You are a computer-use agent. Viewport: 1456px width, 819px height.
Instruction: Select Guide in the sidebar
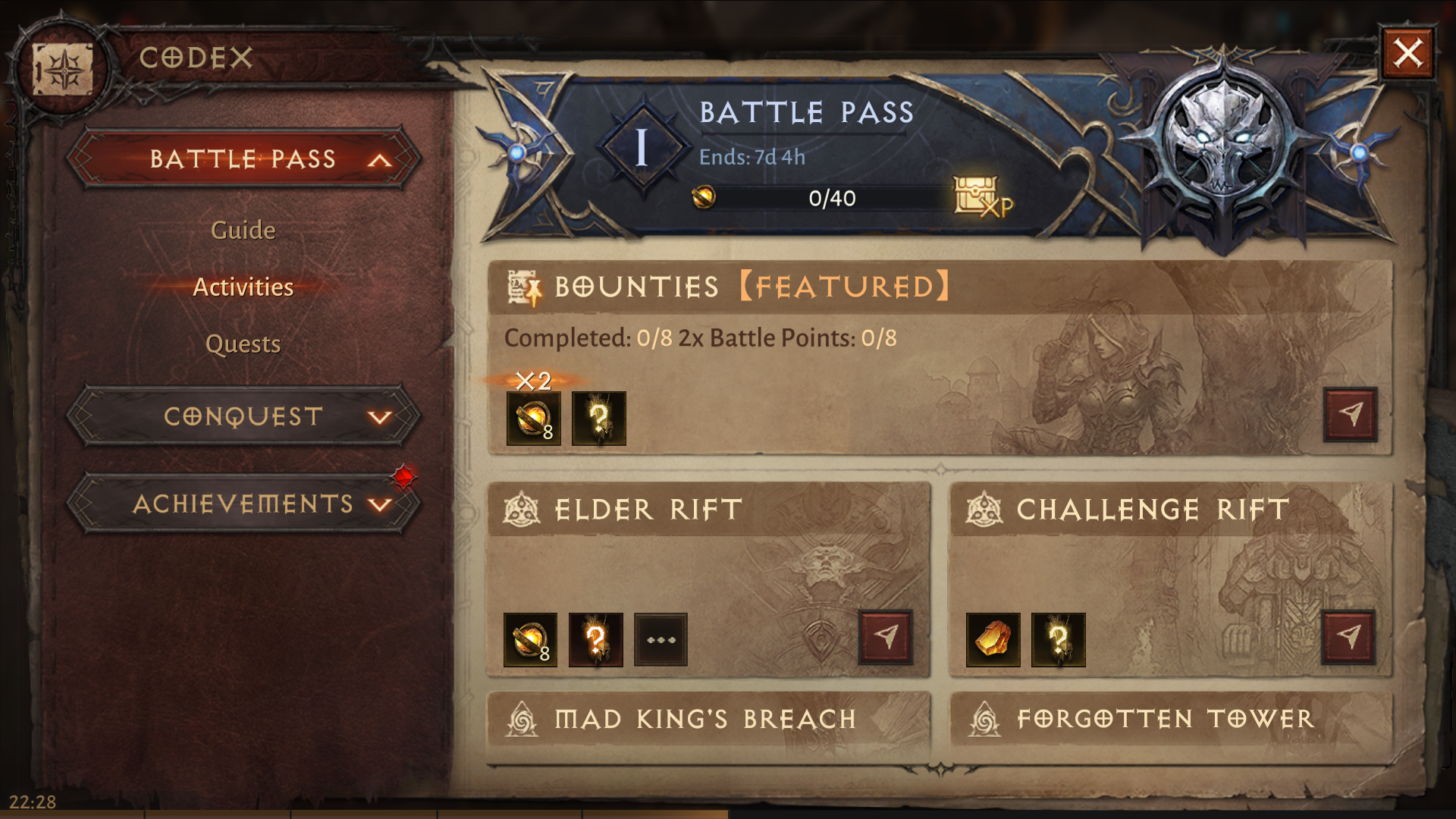click(243, 230)
